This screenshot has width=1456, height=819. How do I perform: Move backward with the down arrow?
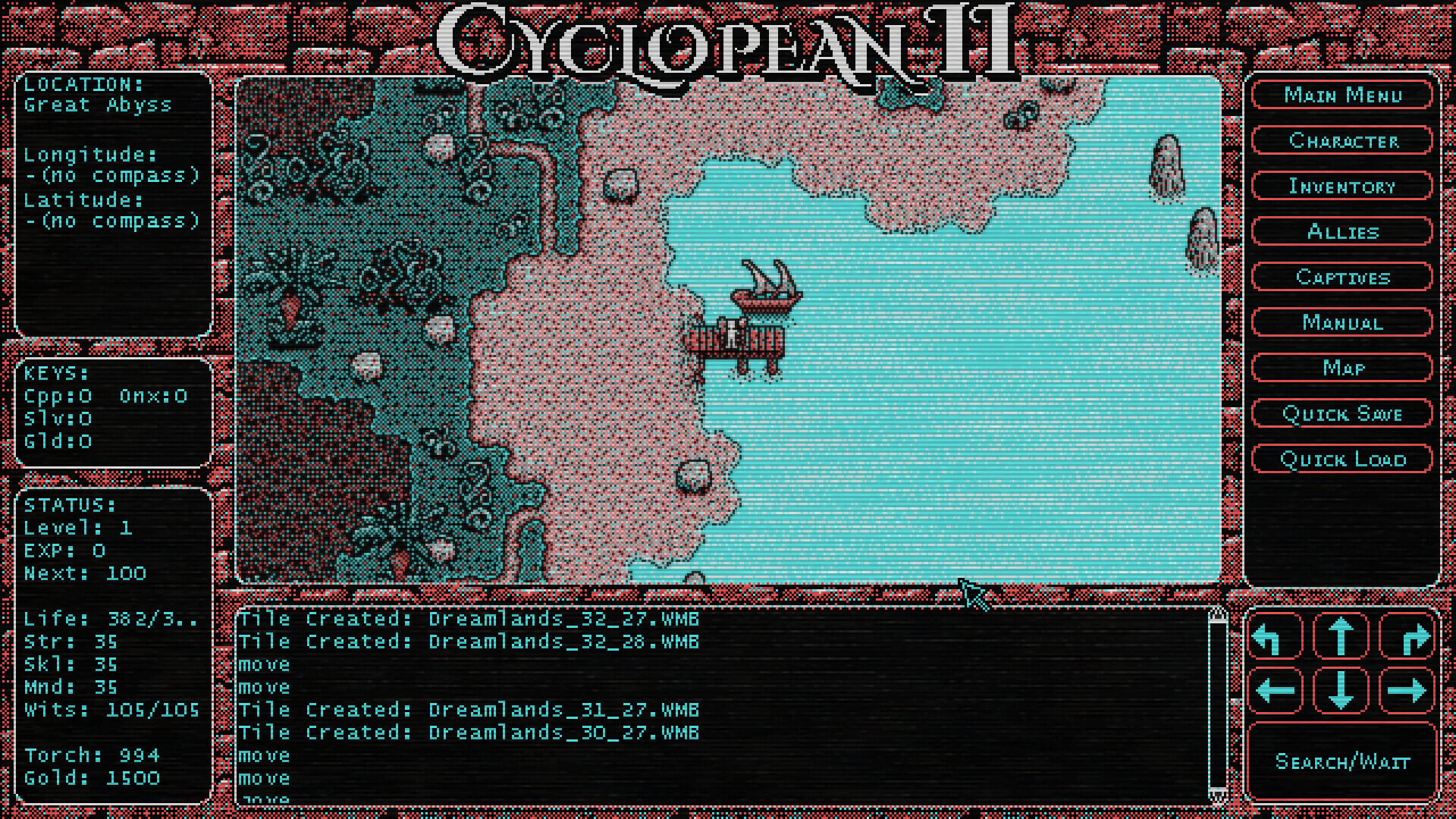tap(1341, 690)
